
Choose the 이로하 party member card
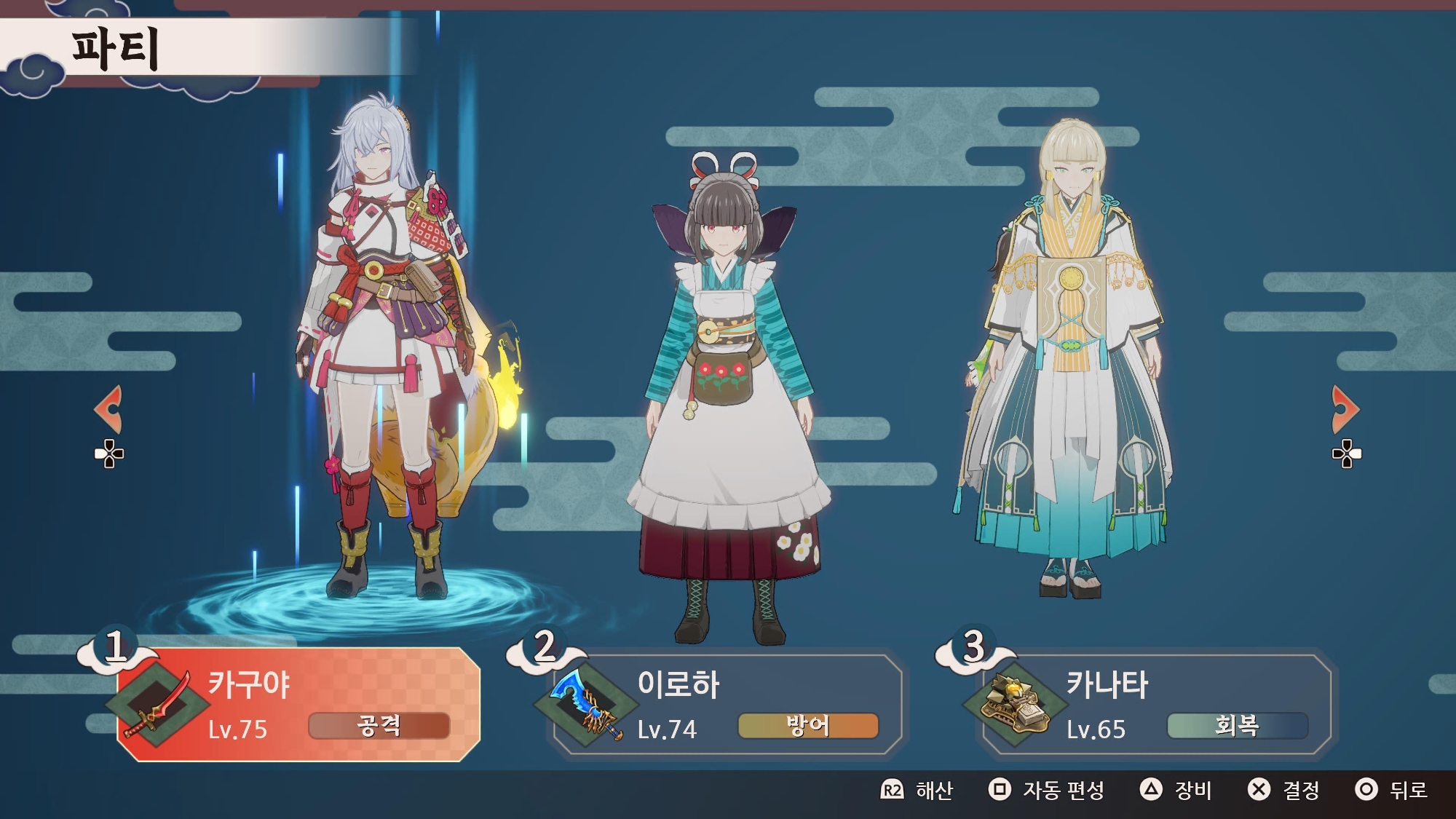pos(727,704)
